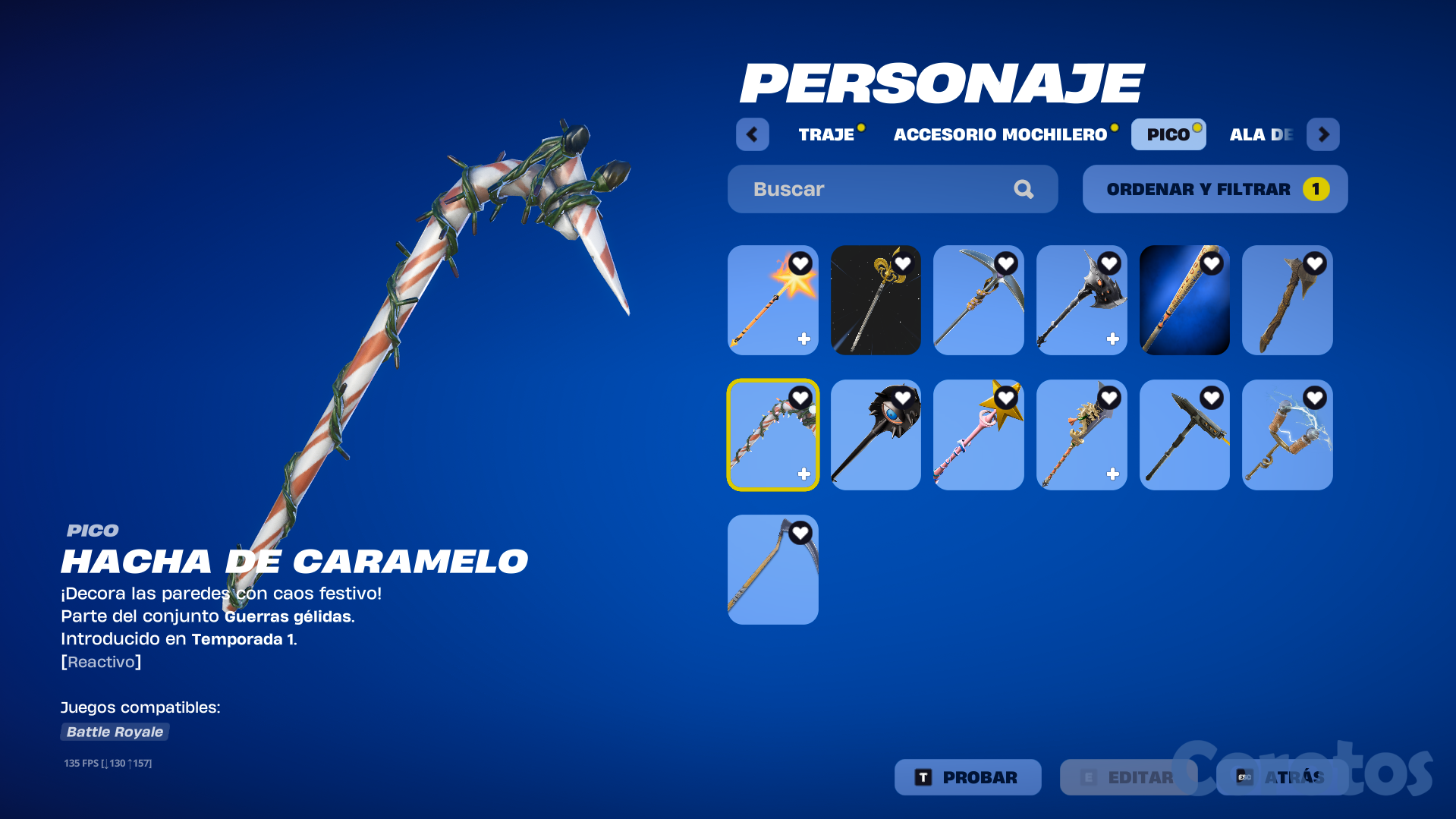Viewport: 1456px width, 819px height.
Task: Click the right arrow to scroll categories
Action: [x=1323, y=134]
